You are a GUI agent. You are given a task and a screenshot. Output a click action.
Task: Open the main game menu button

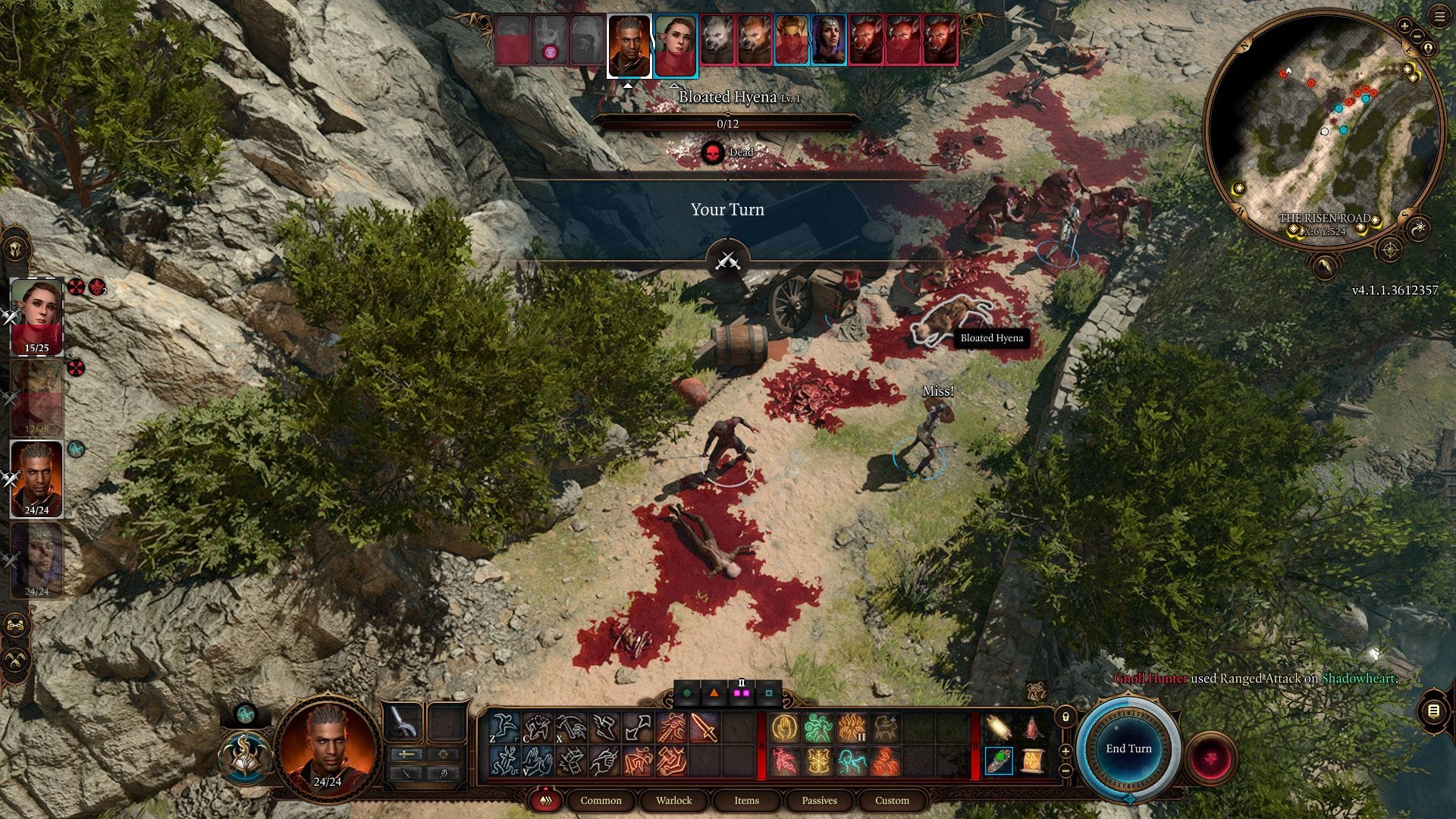point(1440,17)
